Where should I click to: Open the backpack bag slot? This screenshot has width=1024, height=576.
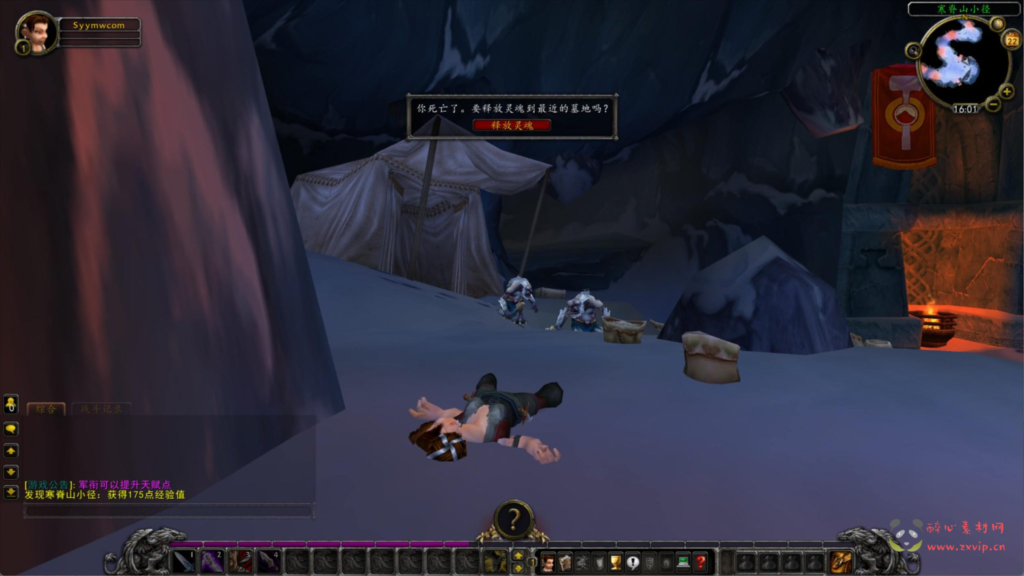842,562
